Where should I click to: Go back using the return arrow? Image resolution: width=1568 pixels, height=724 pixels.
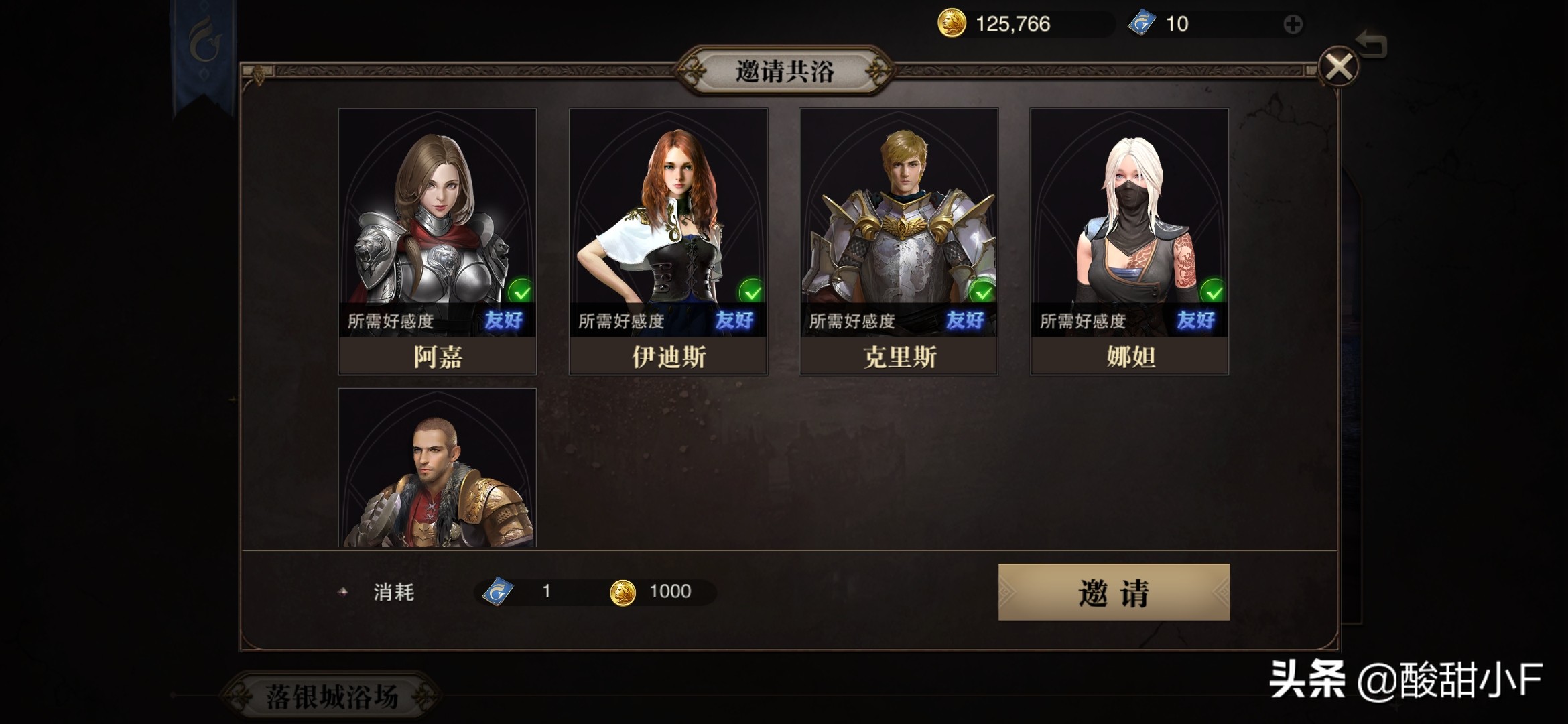[1372, 45]
